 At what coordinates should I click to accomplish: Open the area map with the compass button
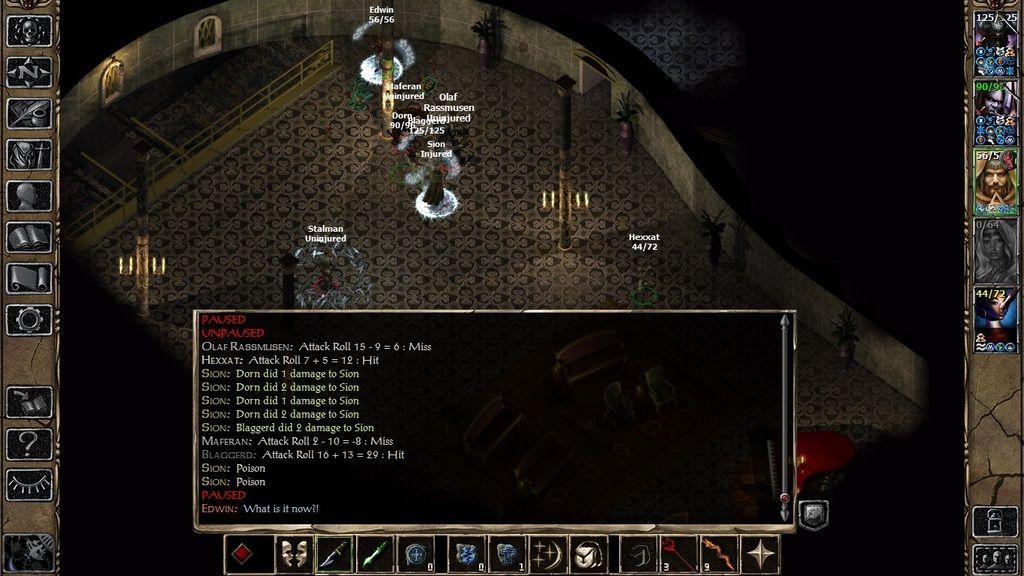29,72
